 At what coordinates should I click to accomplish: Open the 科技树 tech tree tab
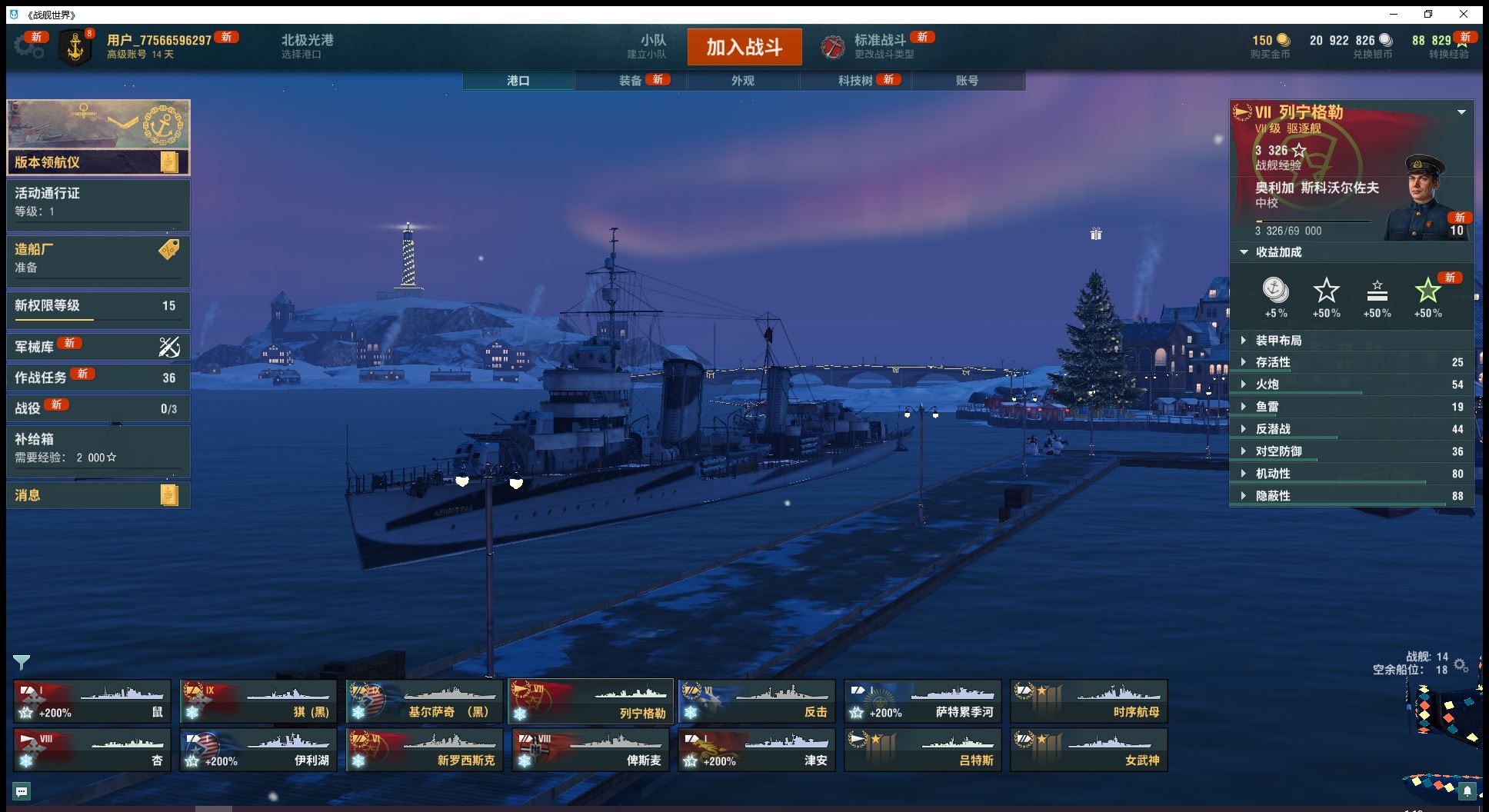(854, 81)
